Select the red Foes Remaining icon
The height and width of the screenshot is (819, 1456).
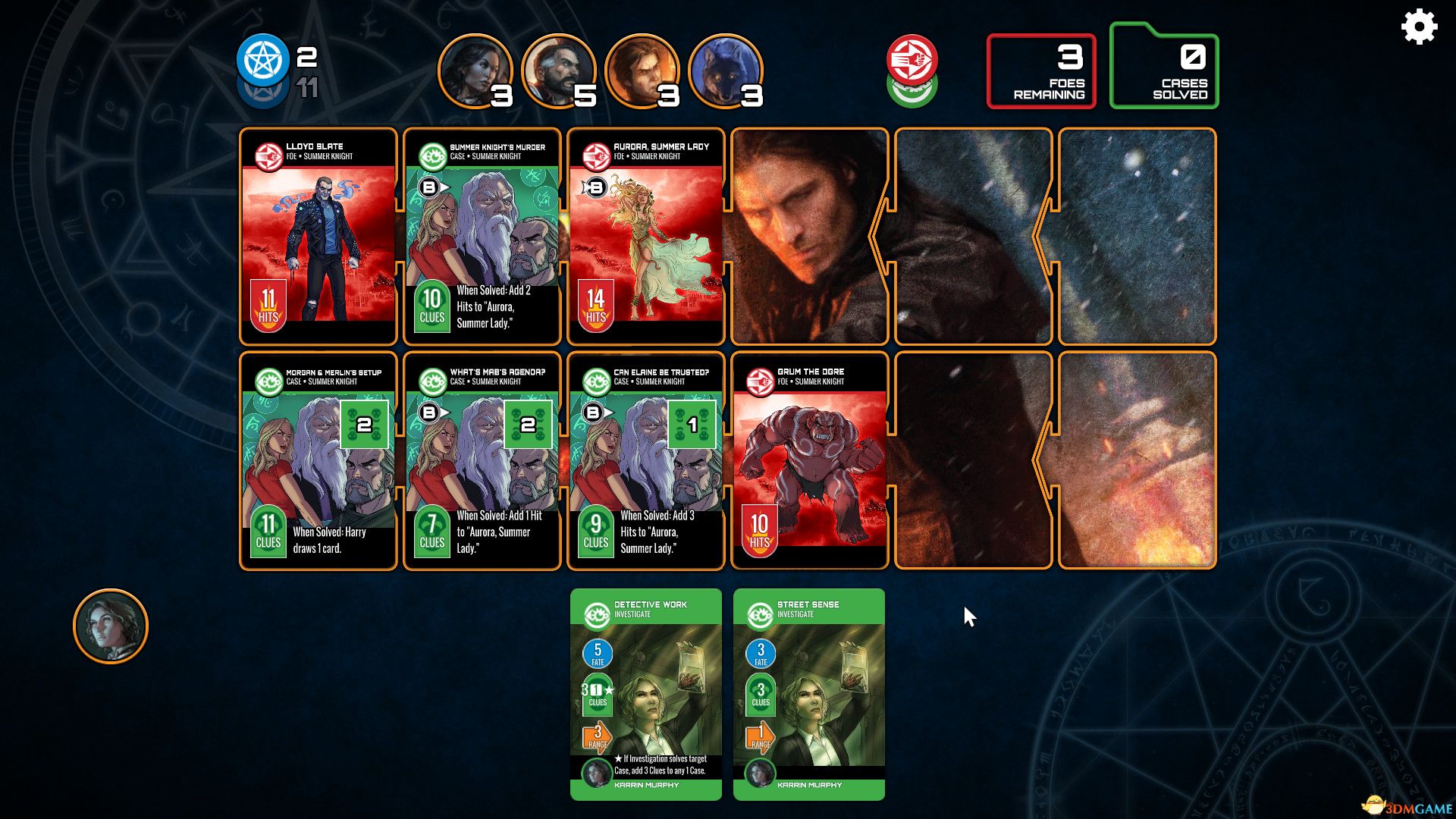coord(914,62)
